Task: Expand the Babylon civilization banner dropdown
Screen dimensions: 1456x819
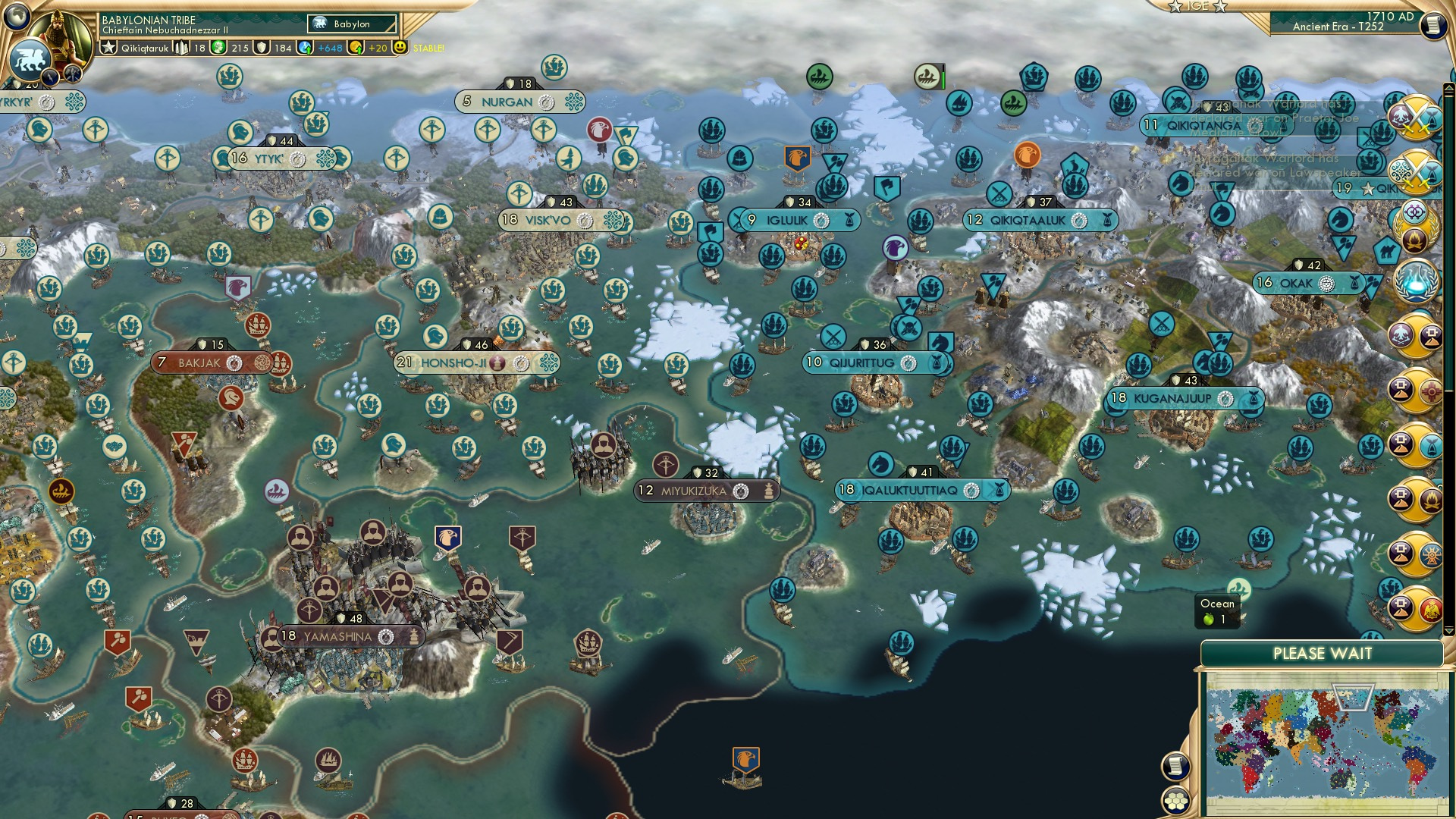Action: pos(350,24)
